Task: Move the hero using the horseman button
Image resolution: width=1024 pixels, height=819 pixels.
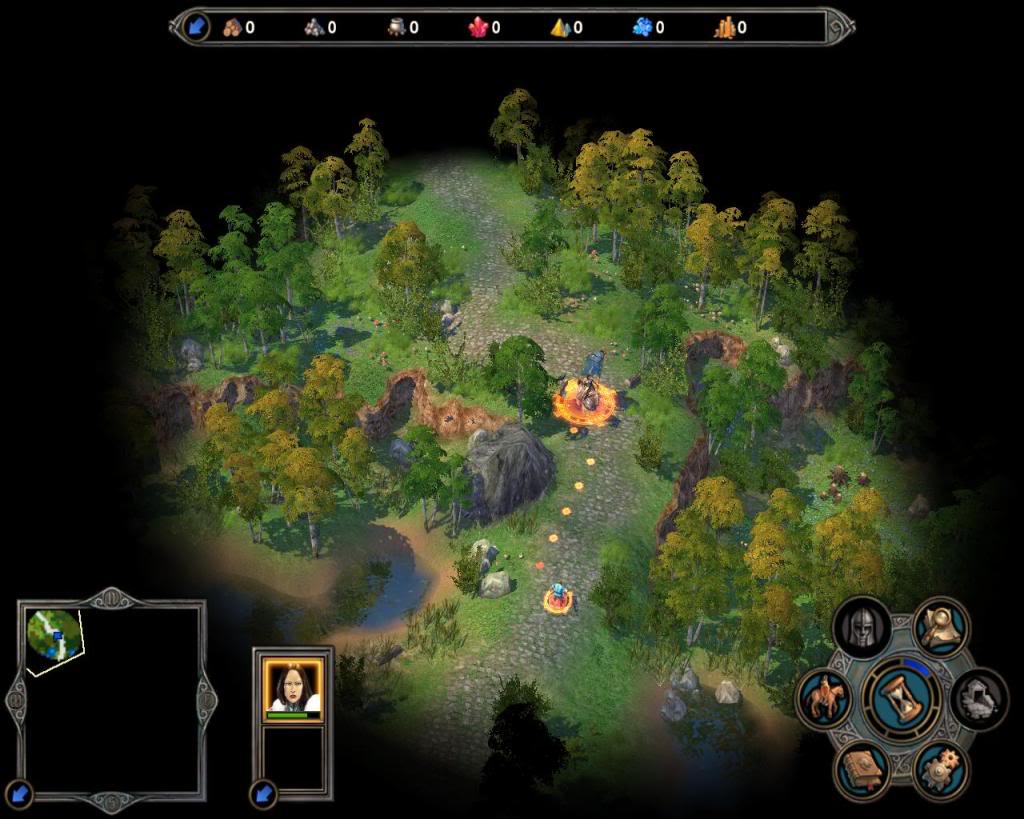Action: coord(824,698)
